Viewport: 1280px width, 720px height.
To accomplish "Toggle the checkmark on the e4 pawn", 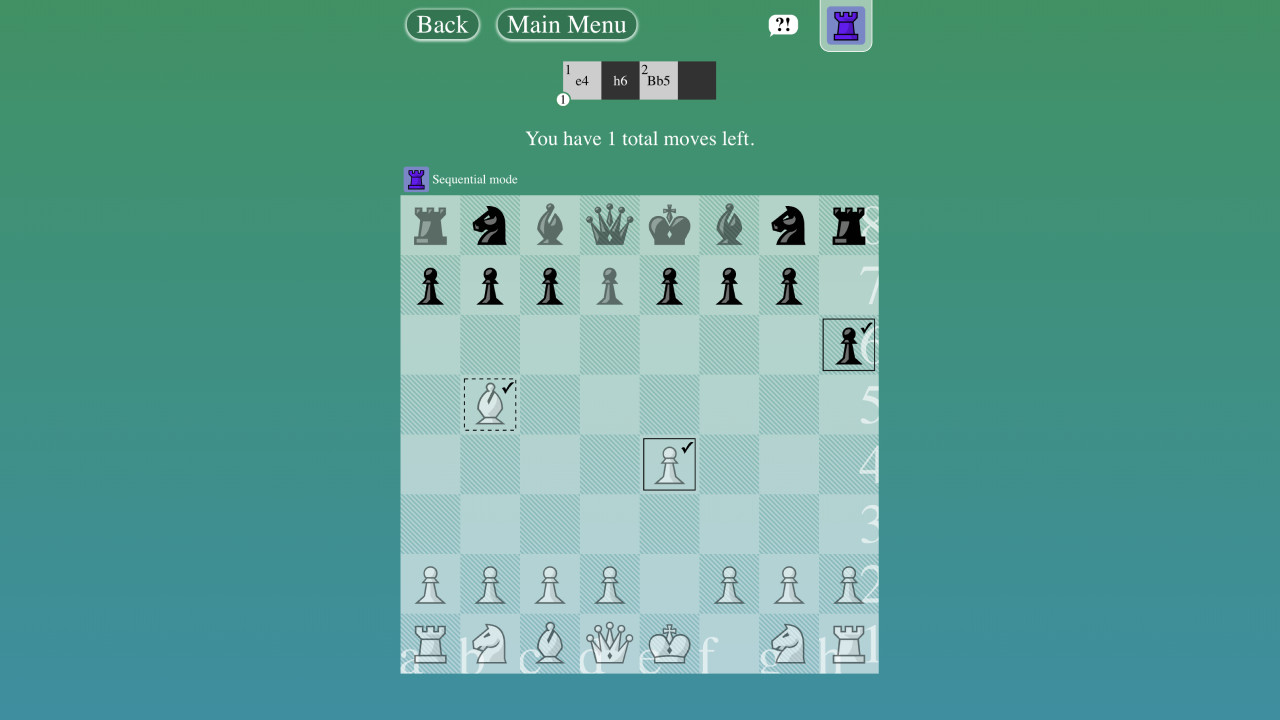I will click(x=685, y=449).
